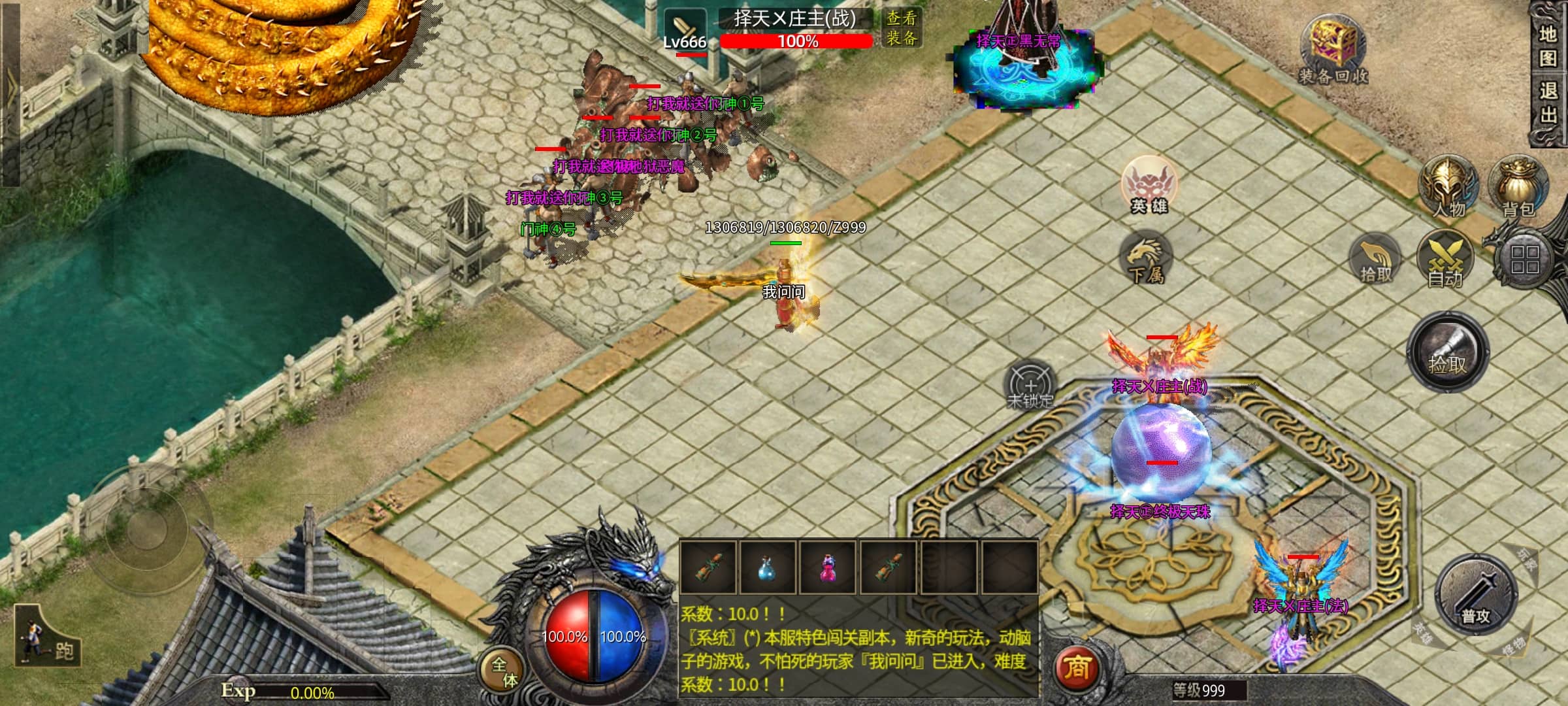
Task: Open the 人物 character helmet icon
Action: [x=1448, y=188]
